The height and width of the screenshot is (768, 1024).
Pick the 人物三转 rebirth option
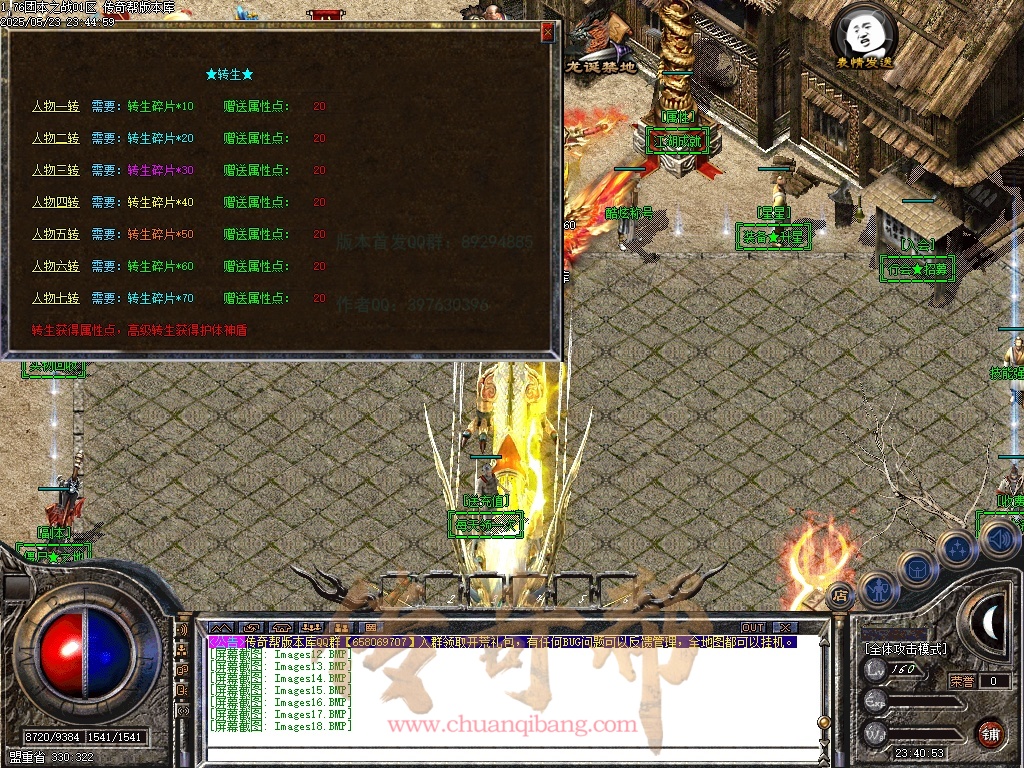pos(55,170)
